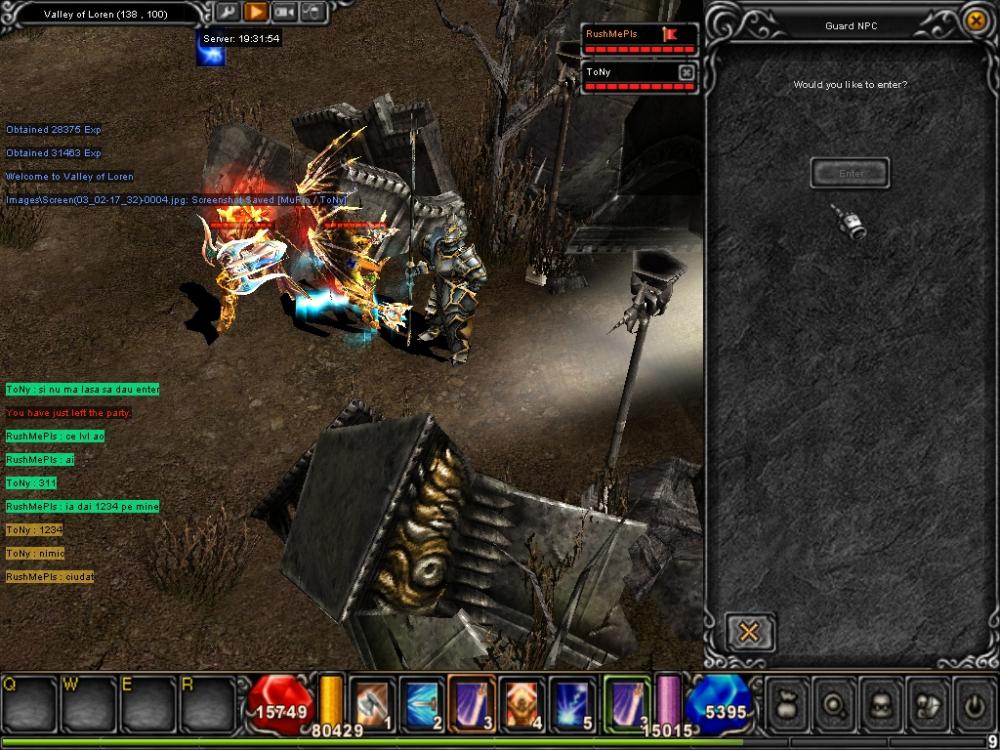Toggle the orange play arrow button

pos(256,12)
